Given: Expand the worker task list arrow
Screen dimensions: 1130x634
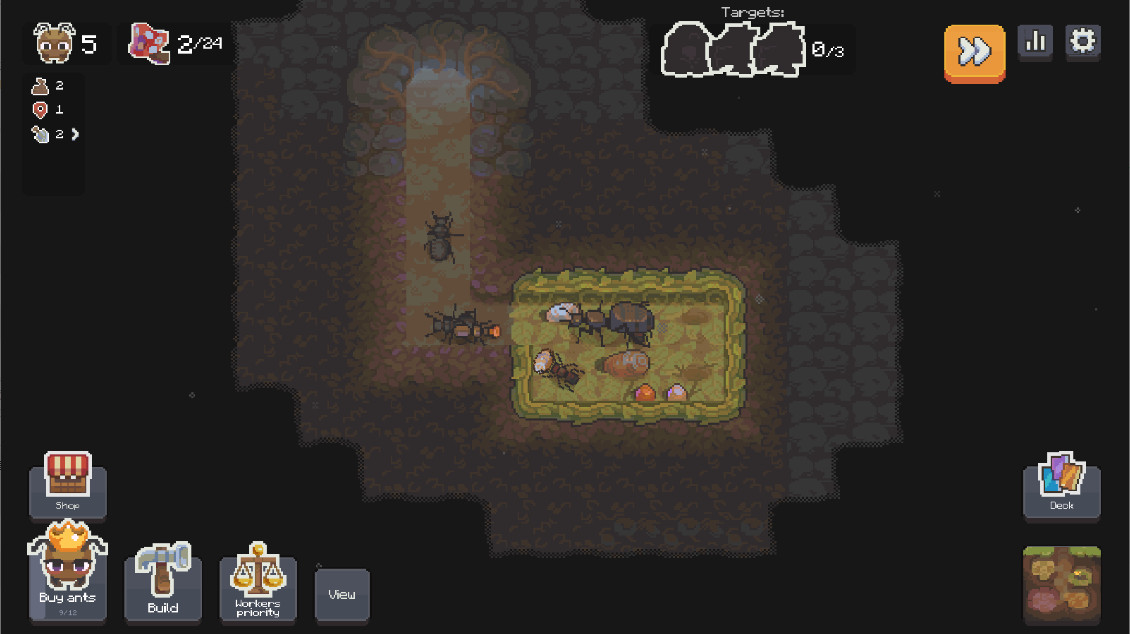Looking at the screenshot, I should coord(74,134).
